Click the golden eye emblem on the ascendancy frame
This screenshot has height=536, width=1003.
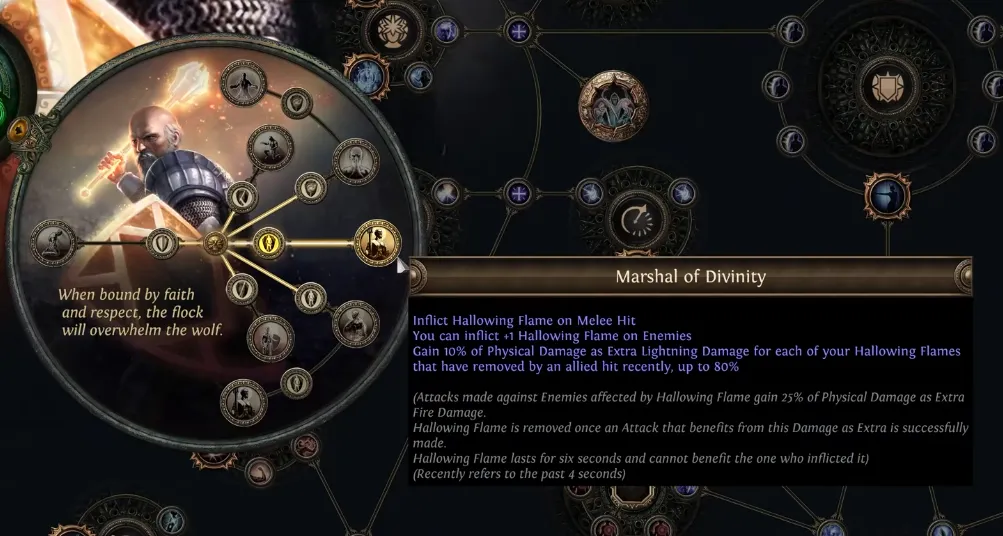(17, 129)
